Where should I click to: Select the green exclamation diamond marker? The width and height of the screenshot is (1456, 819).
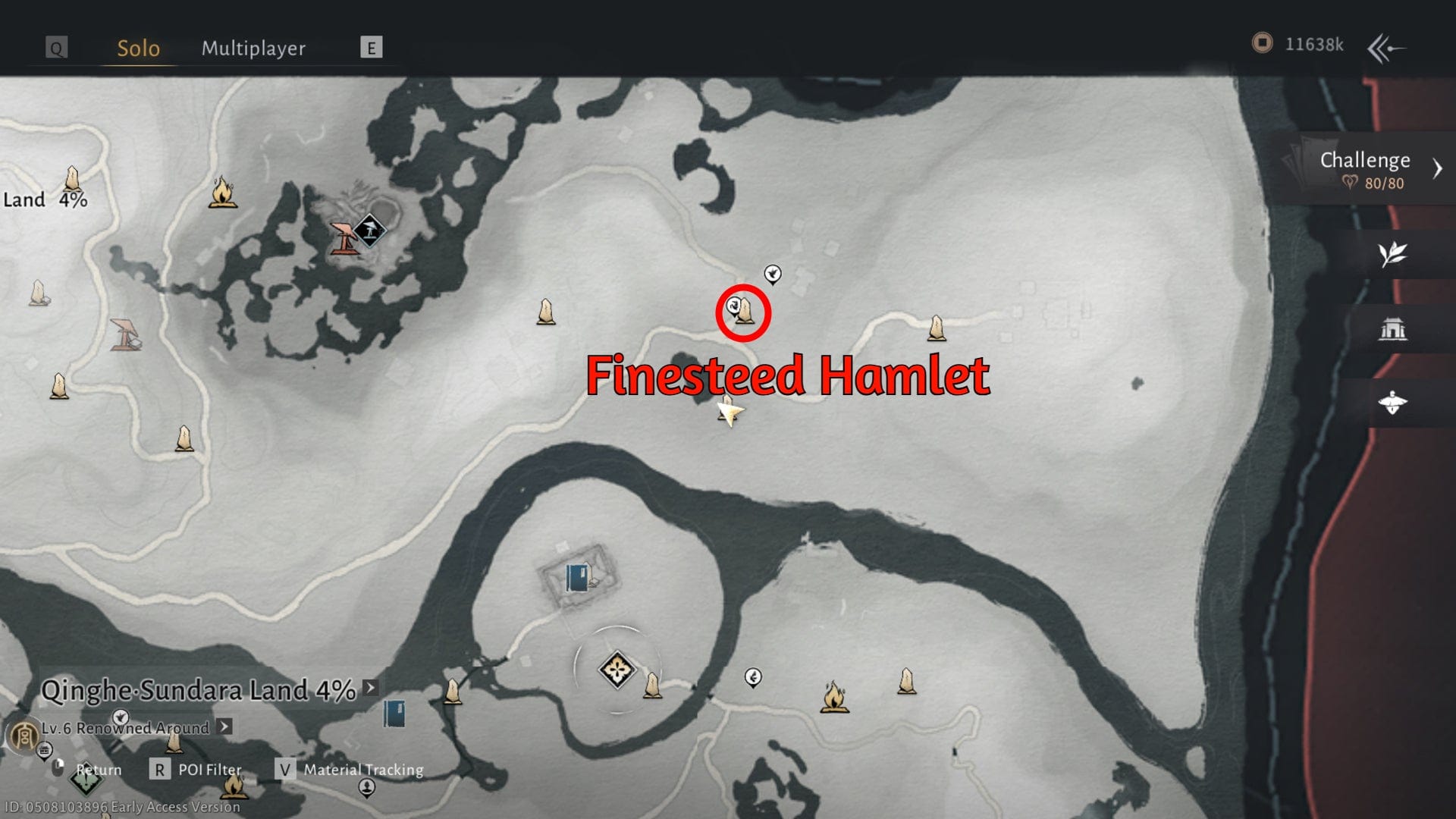coord(85,780)
